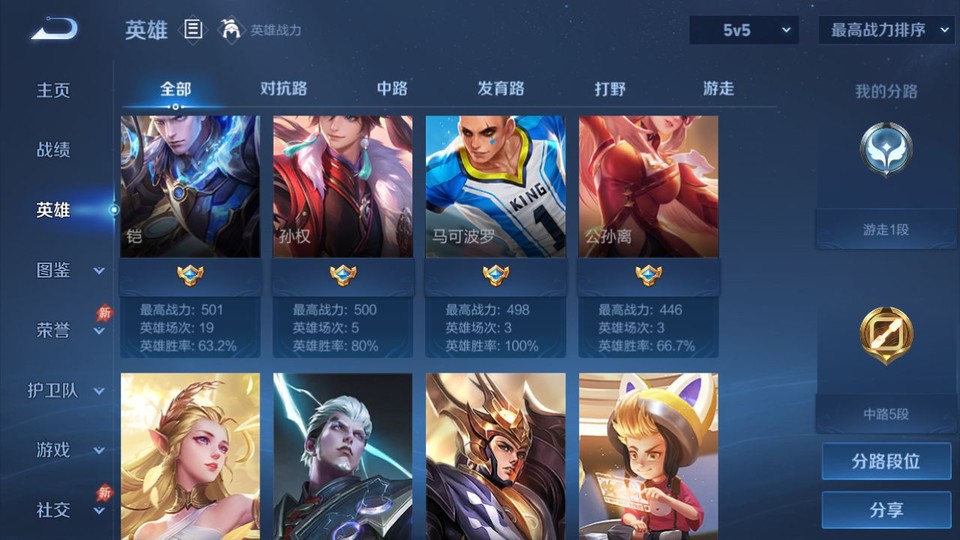The height and width of the screenshot is (540, 960).
Task: Open the 主页 sidebar entry
Action: point(54,90)
